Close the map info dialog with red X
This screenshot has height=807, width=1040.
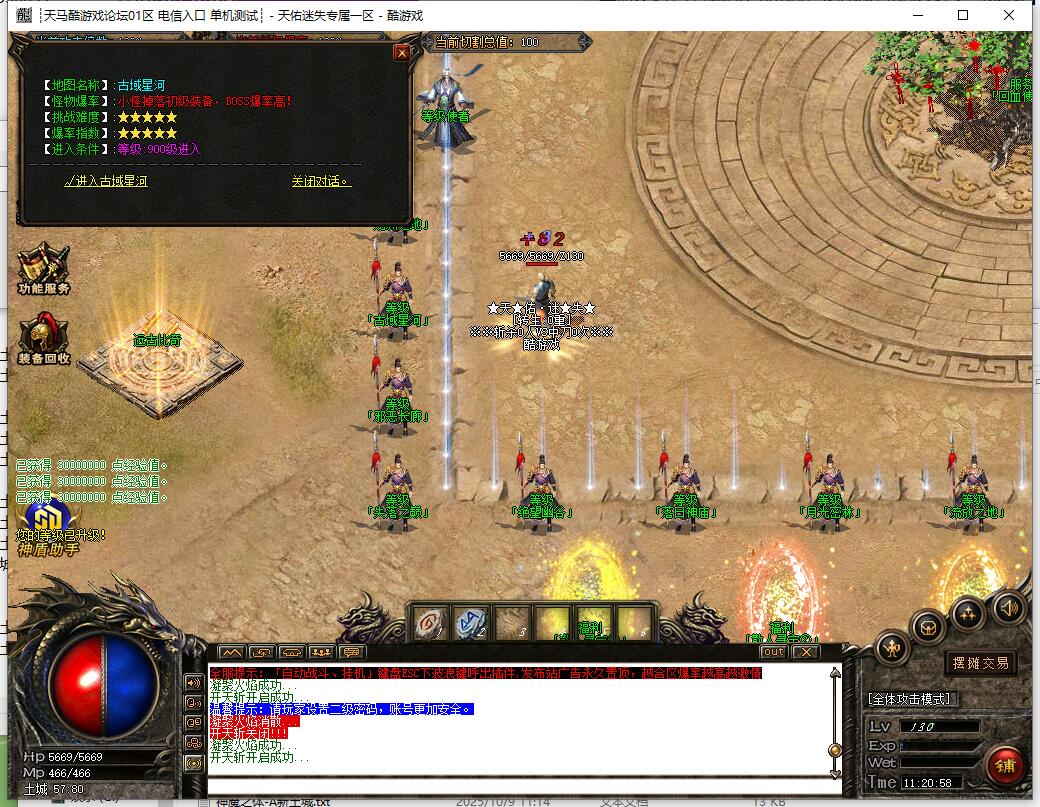pos(402,53)
